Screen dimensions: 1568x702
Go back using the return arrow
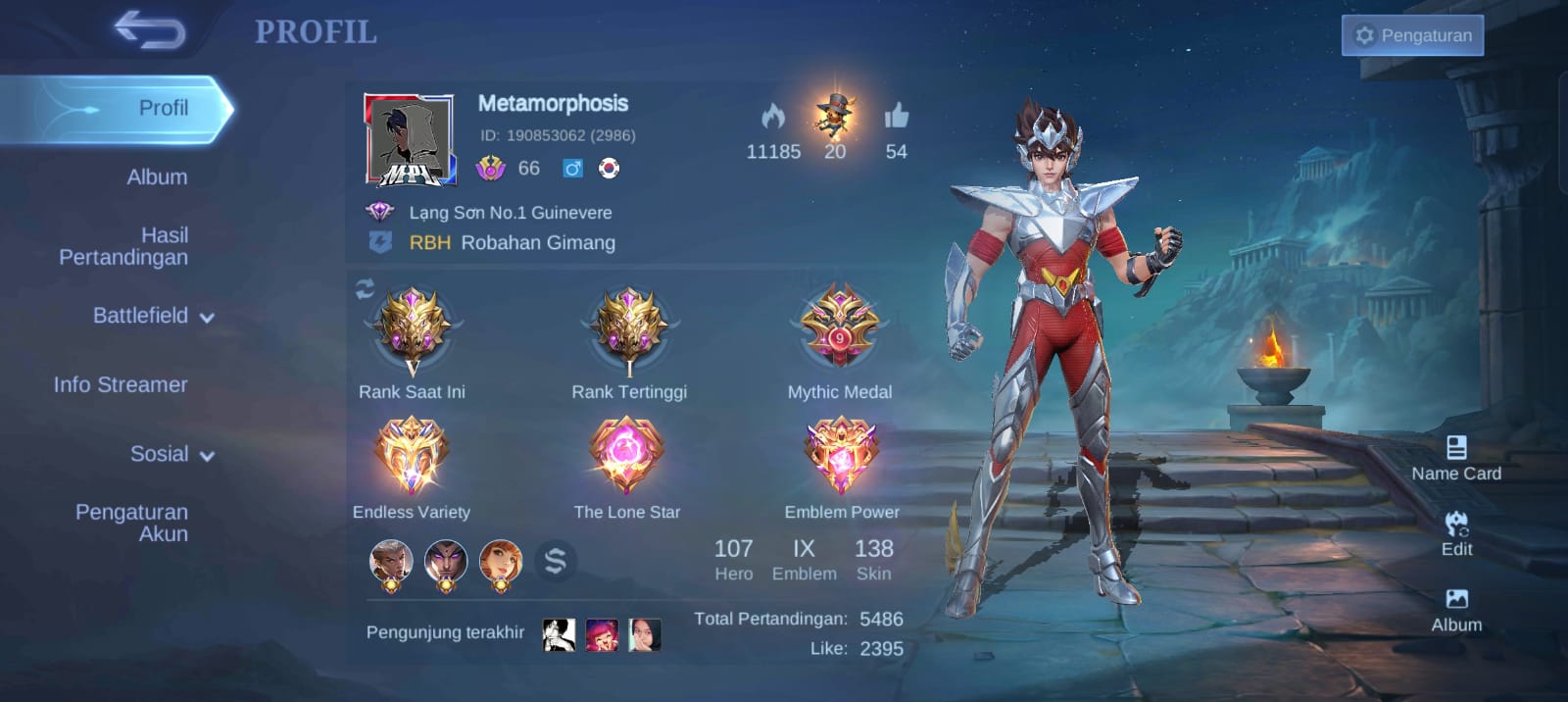(x=150, y=30)
